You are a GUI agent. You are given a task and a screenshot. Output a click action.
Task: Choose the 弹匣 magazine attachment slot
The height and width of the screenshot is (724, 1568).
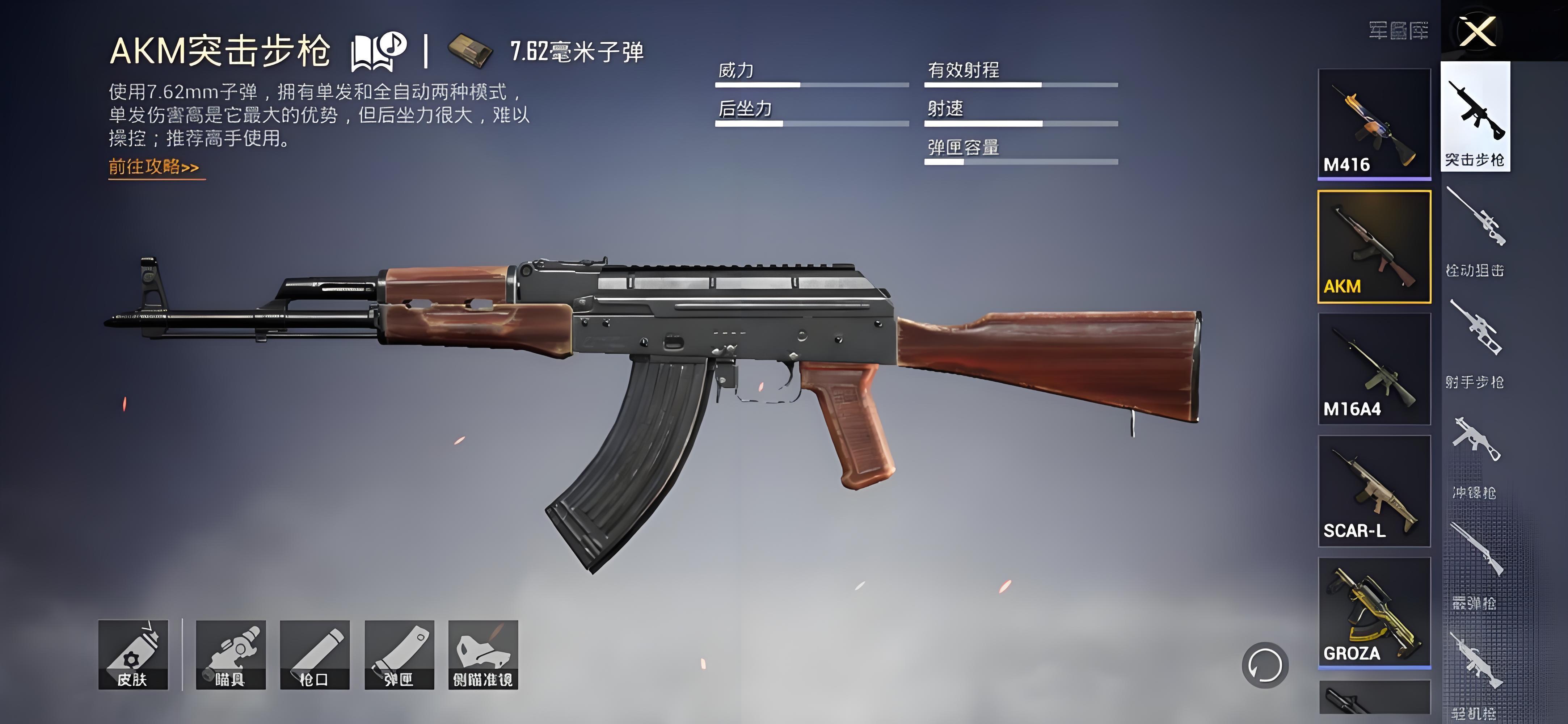(x=399, y=654)
